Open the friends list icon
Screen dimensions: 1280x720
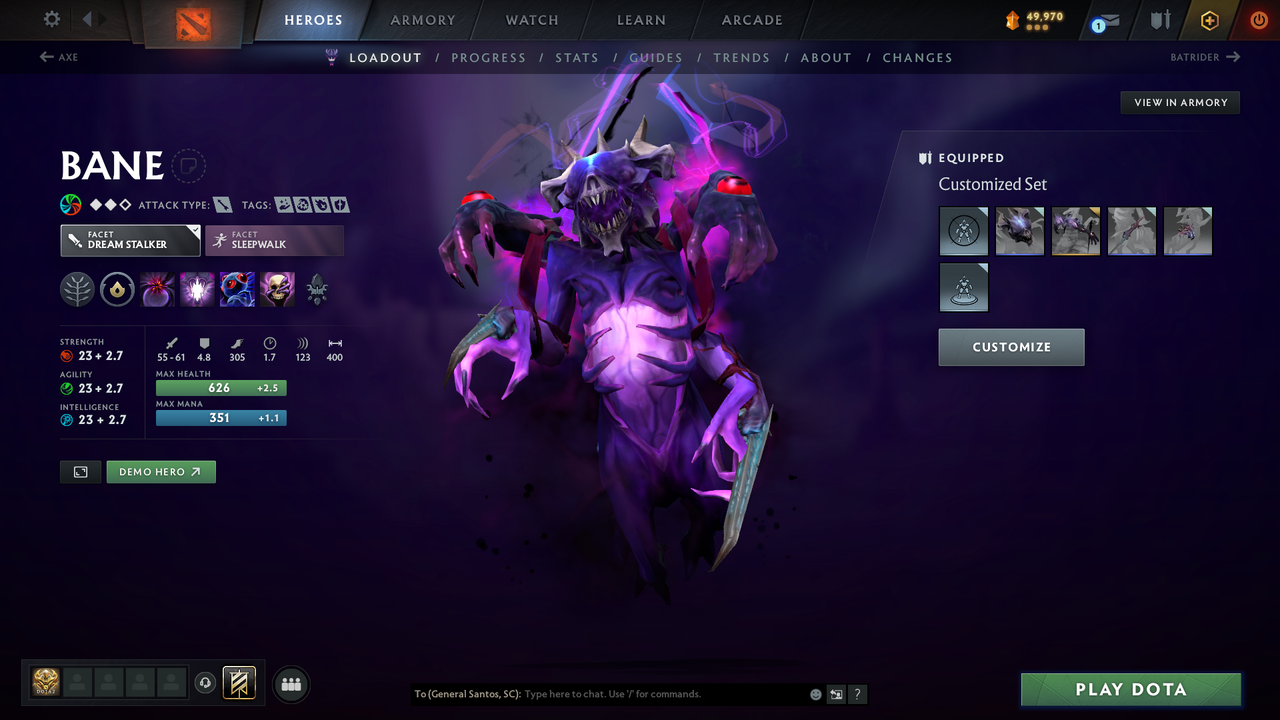(291, 683)
